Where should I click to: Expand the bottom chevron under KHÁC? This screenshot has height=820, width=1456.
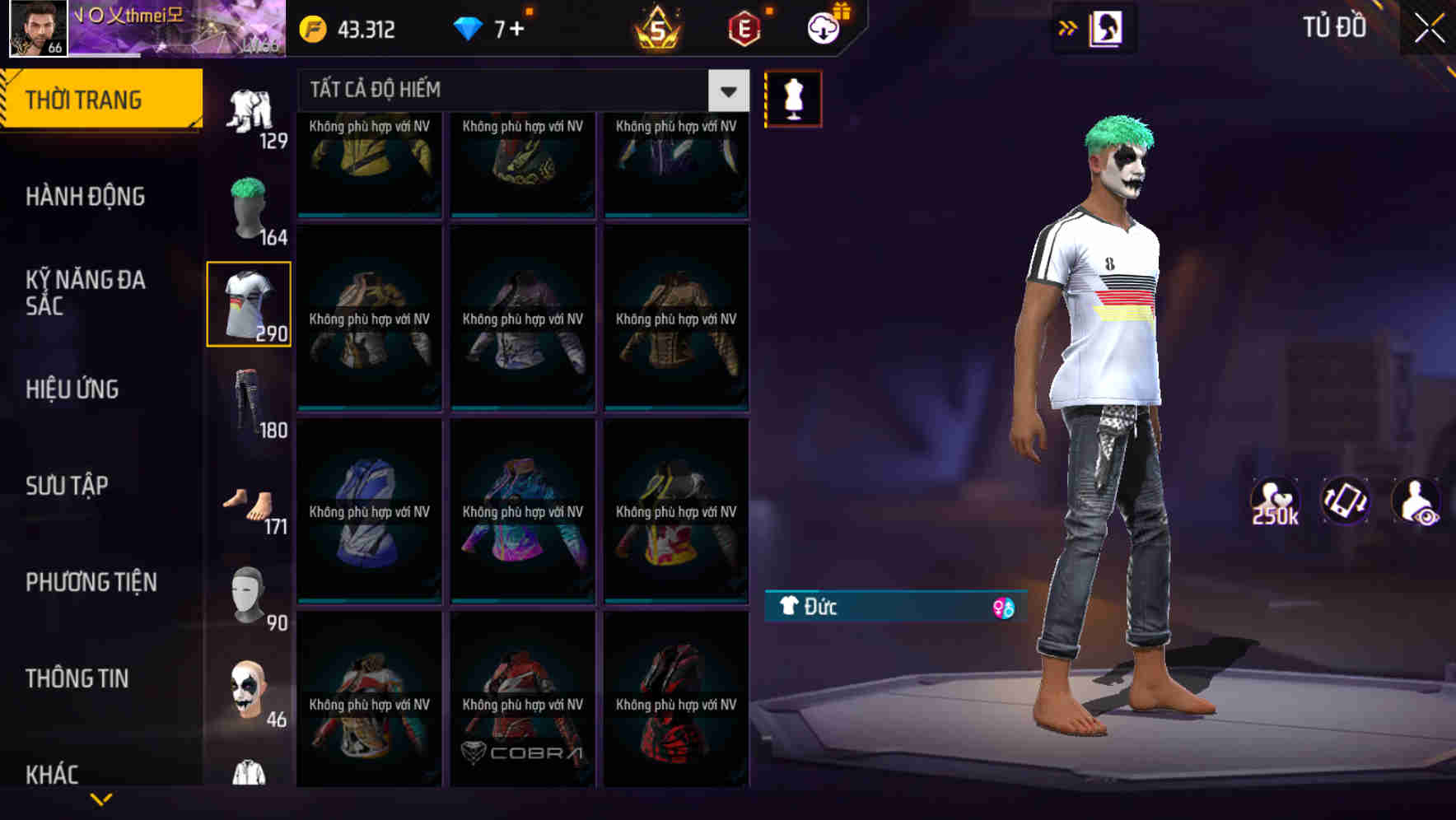coord(101,797)
